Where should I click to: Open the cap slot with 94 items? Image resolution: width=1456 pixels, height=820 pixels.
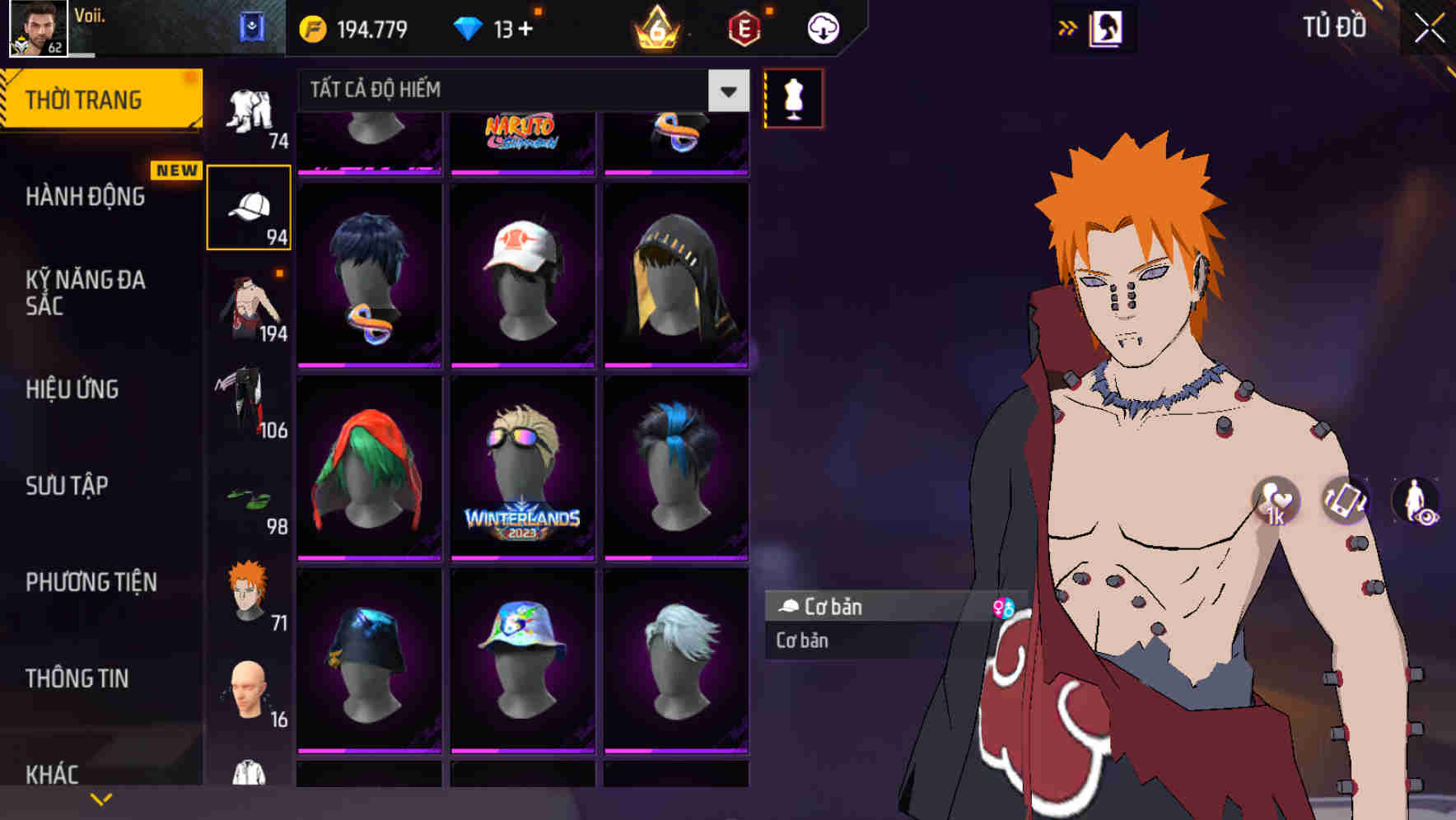(250, 206)
